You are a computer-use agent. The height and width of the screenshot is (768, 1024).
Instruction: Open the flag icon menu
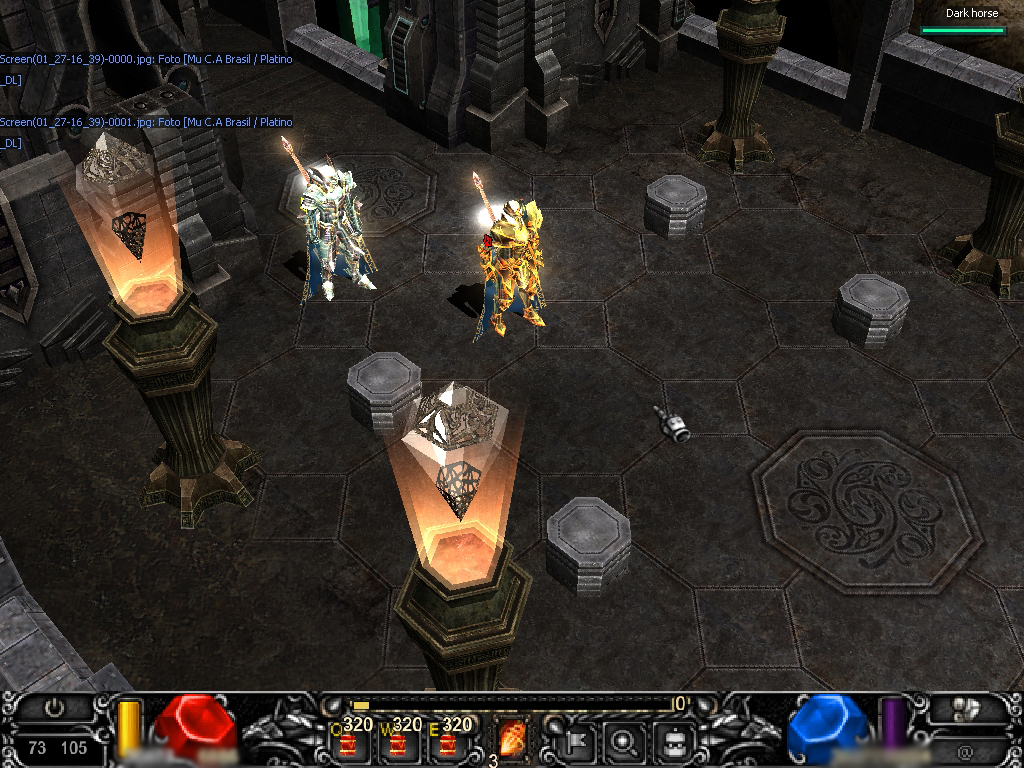click(578, 742)
